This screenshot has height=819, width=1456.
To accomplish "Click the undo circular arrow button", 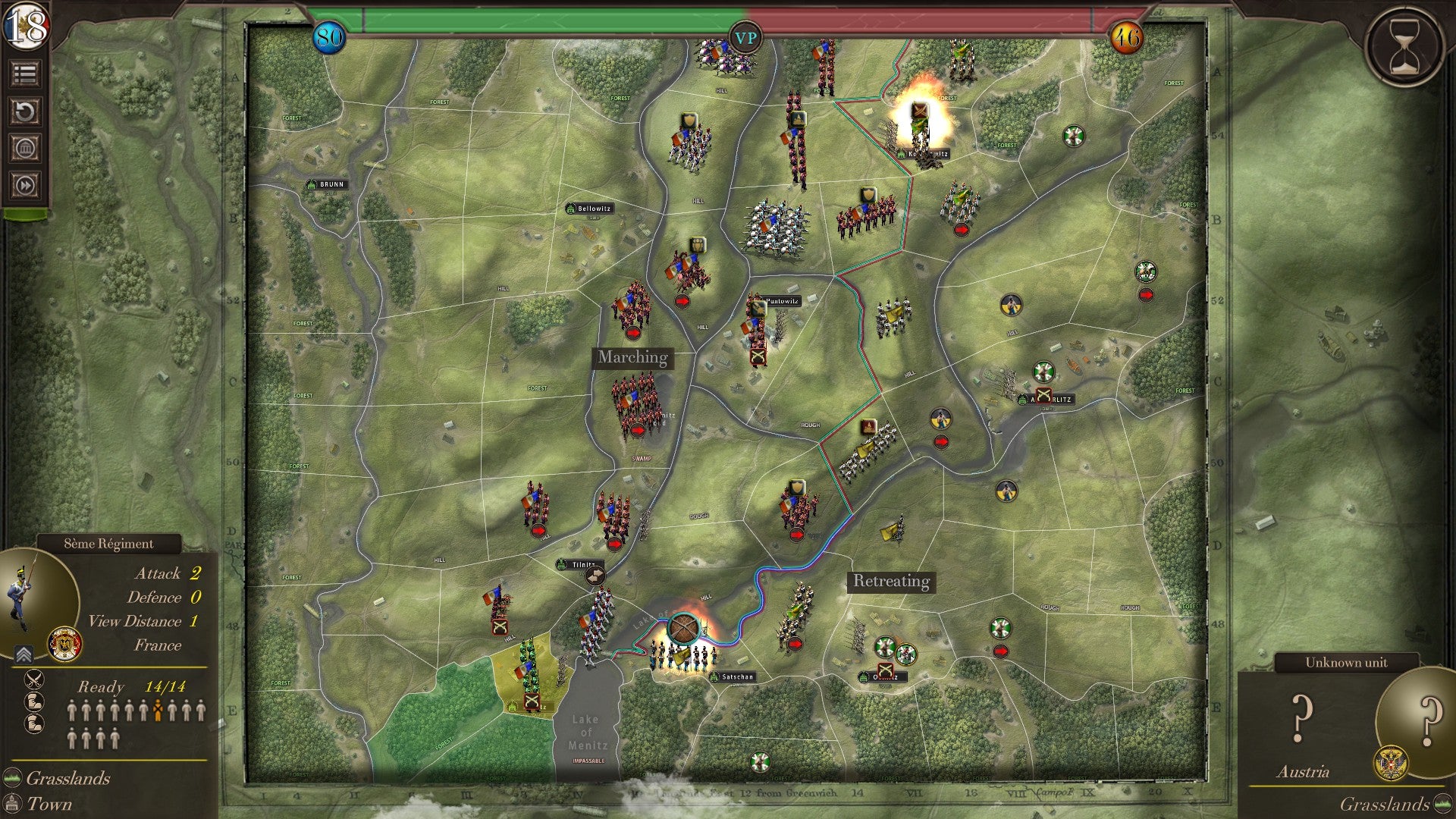I will point(25,111).
